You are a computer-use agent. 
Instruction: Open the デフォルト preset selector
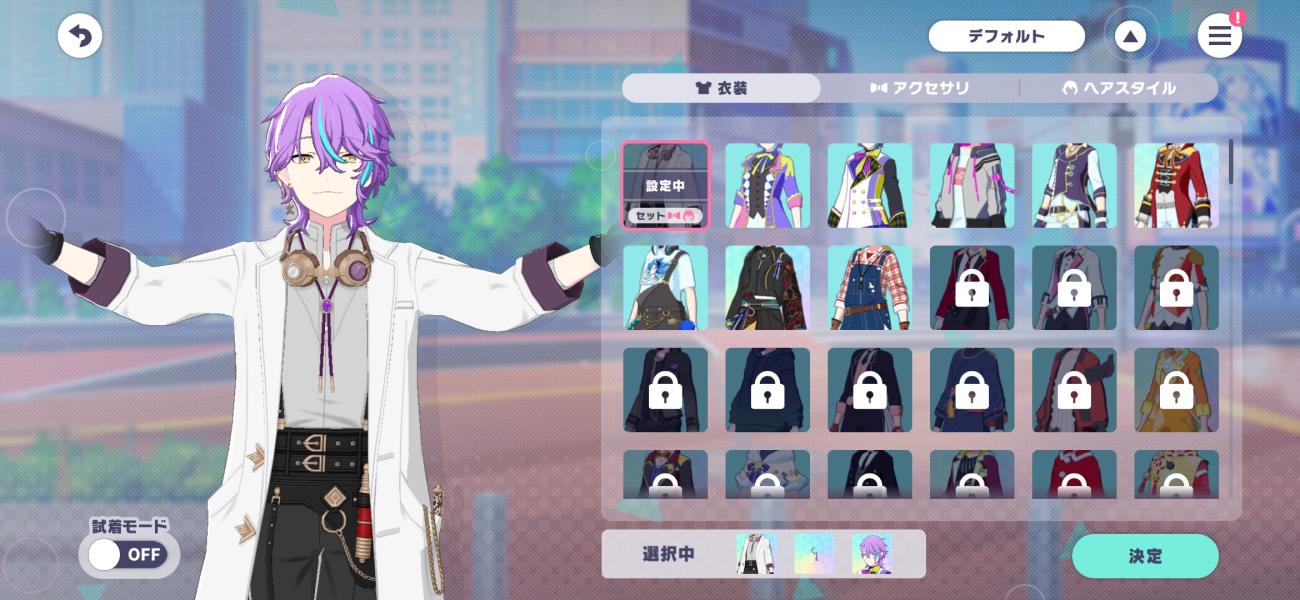point(1006,37)
